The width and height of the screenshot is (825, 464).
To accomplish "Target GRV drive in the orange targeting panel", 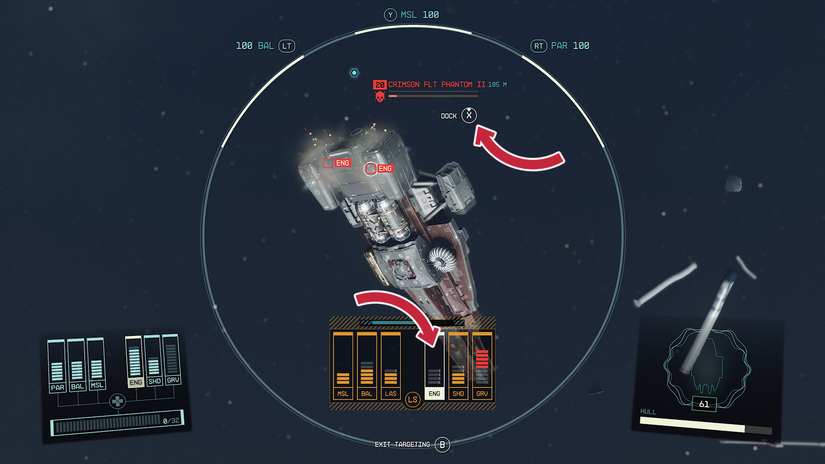I will pos(483,364).
